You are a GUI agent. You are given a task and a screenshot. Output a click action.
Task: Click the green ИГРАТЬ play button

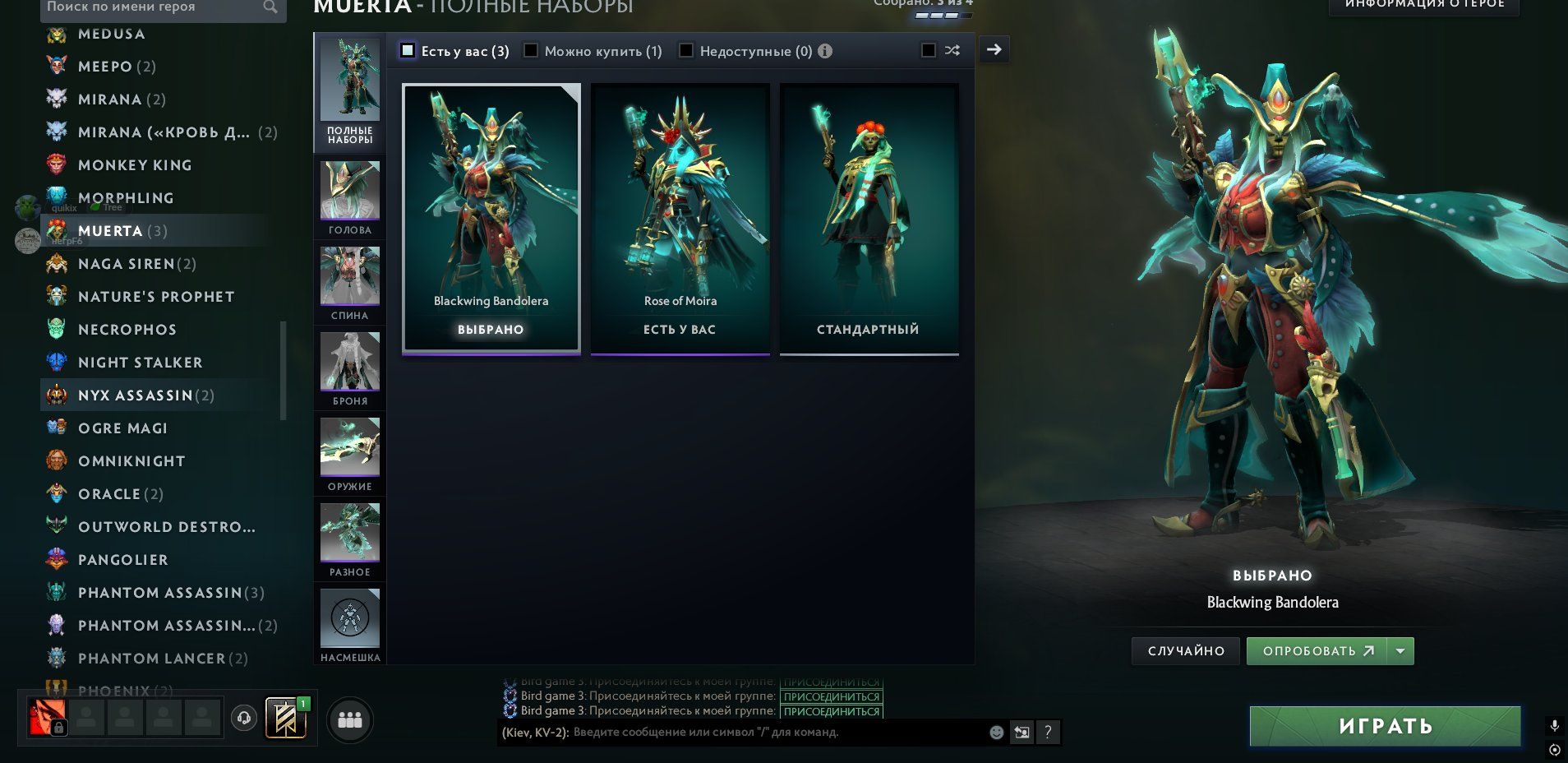(1385, 726)
